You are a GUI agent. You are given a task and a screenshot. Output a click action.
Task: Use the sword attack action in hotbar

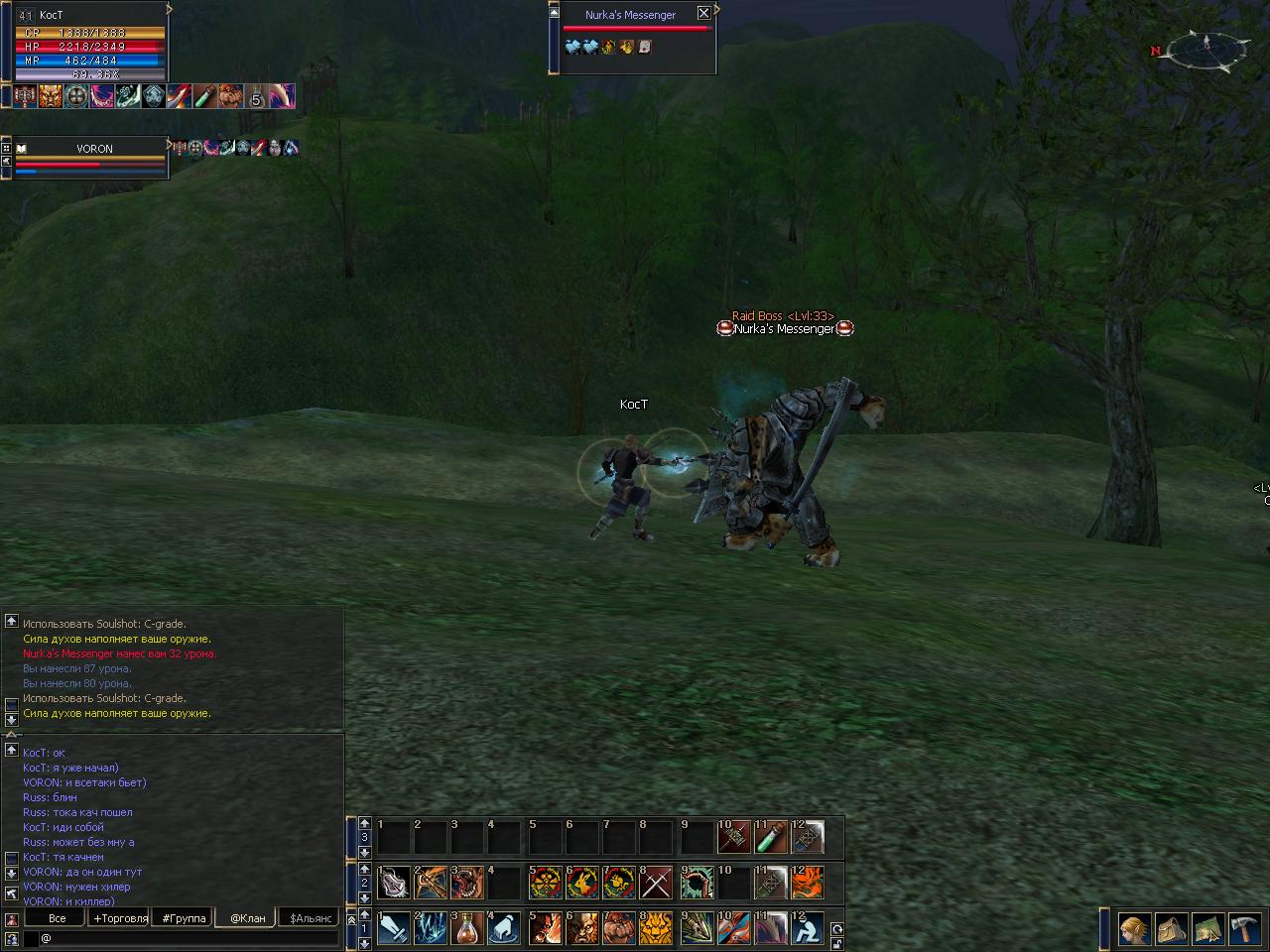tap(394, 929)
